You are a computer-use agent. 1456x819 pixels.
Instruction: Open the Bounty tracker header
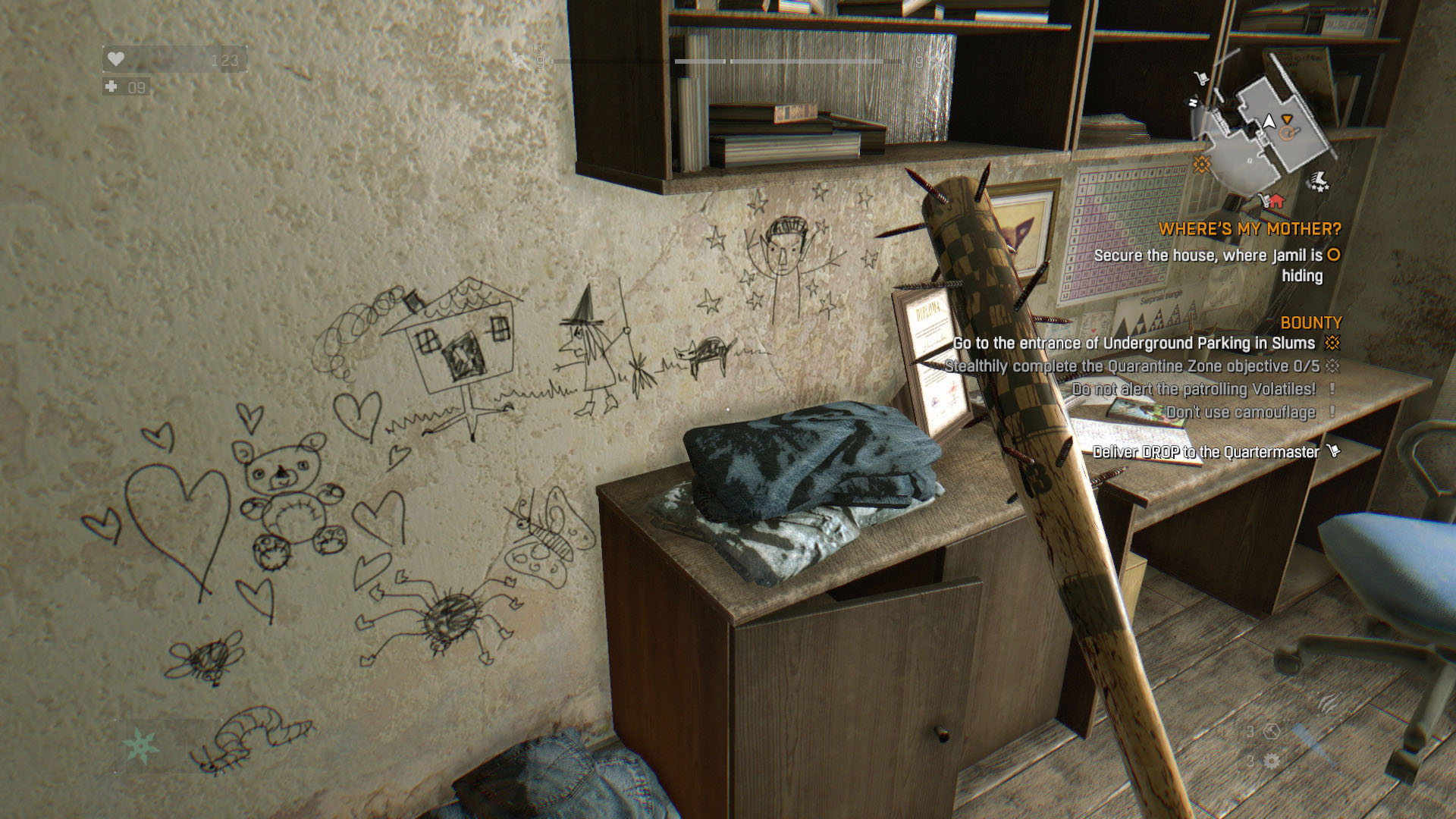(1310, 323)
